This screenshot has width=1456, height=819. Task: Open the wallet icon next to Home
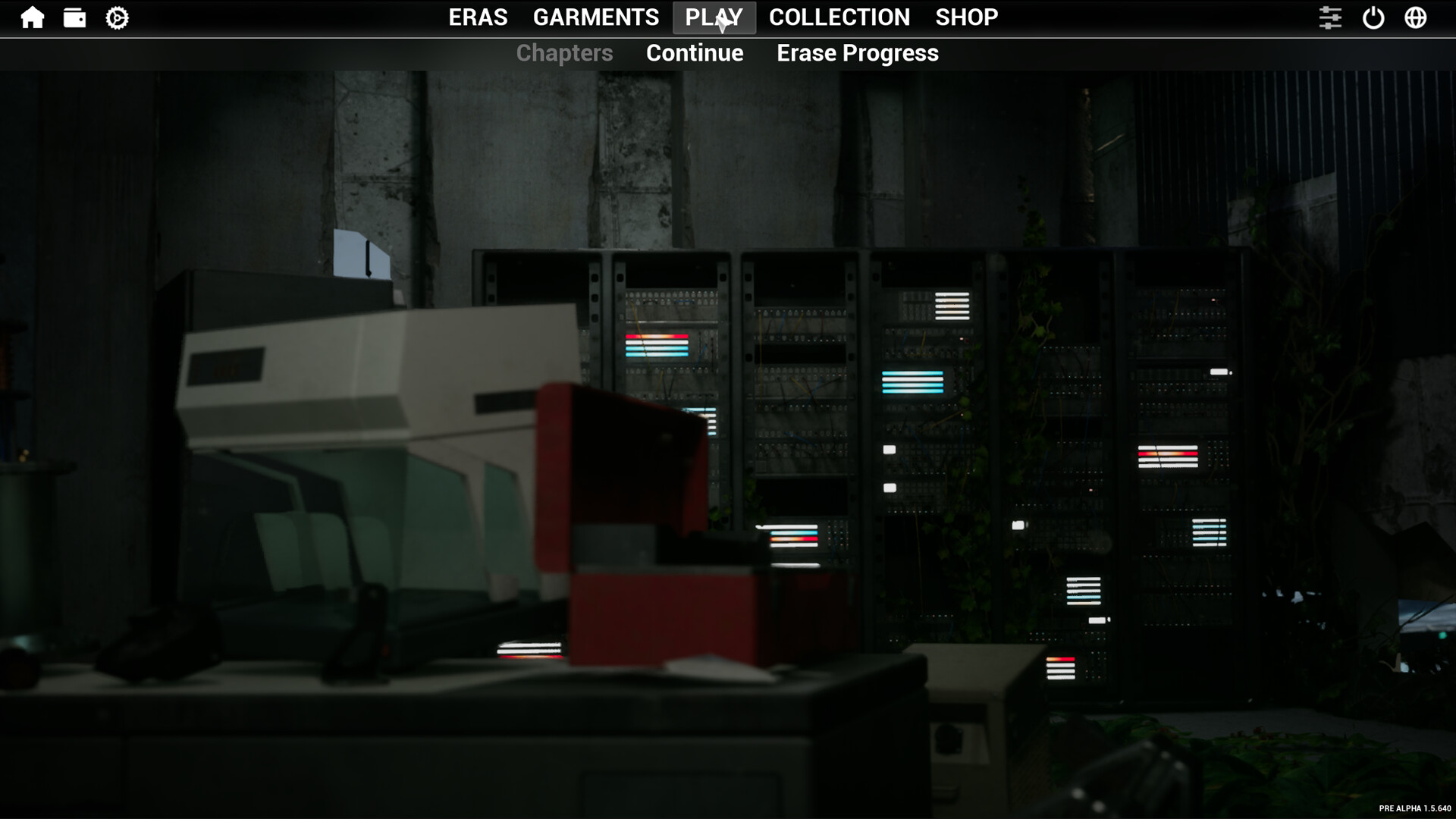[76, 17]
